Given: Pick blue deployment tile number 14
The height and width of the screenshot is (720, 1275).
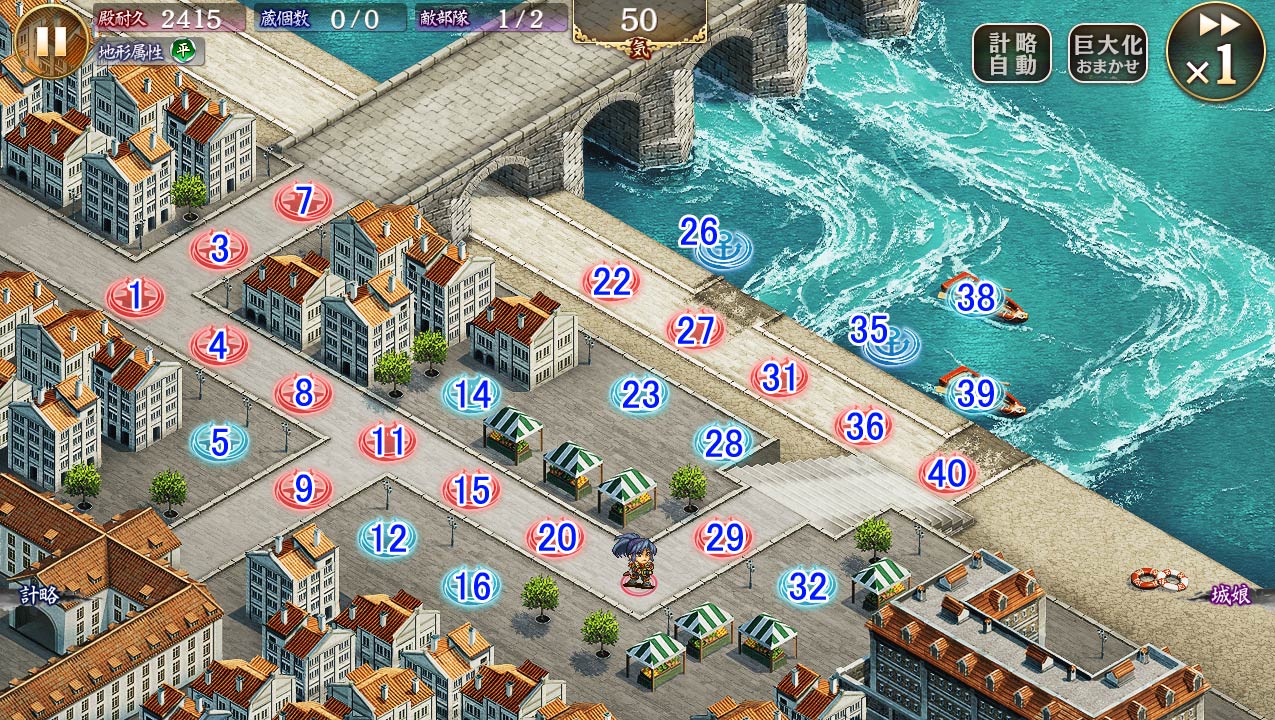Looking at the screenshot, I should 472,394.
